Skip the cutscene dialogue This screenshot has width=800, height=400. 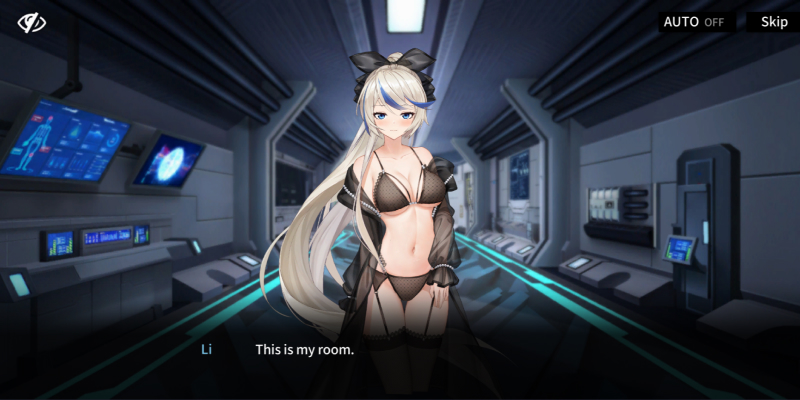[x=774, y=22]
